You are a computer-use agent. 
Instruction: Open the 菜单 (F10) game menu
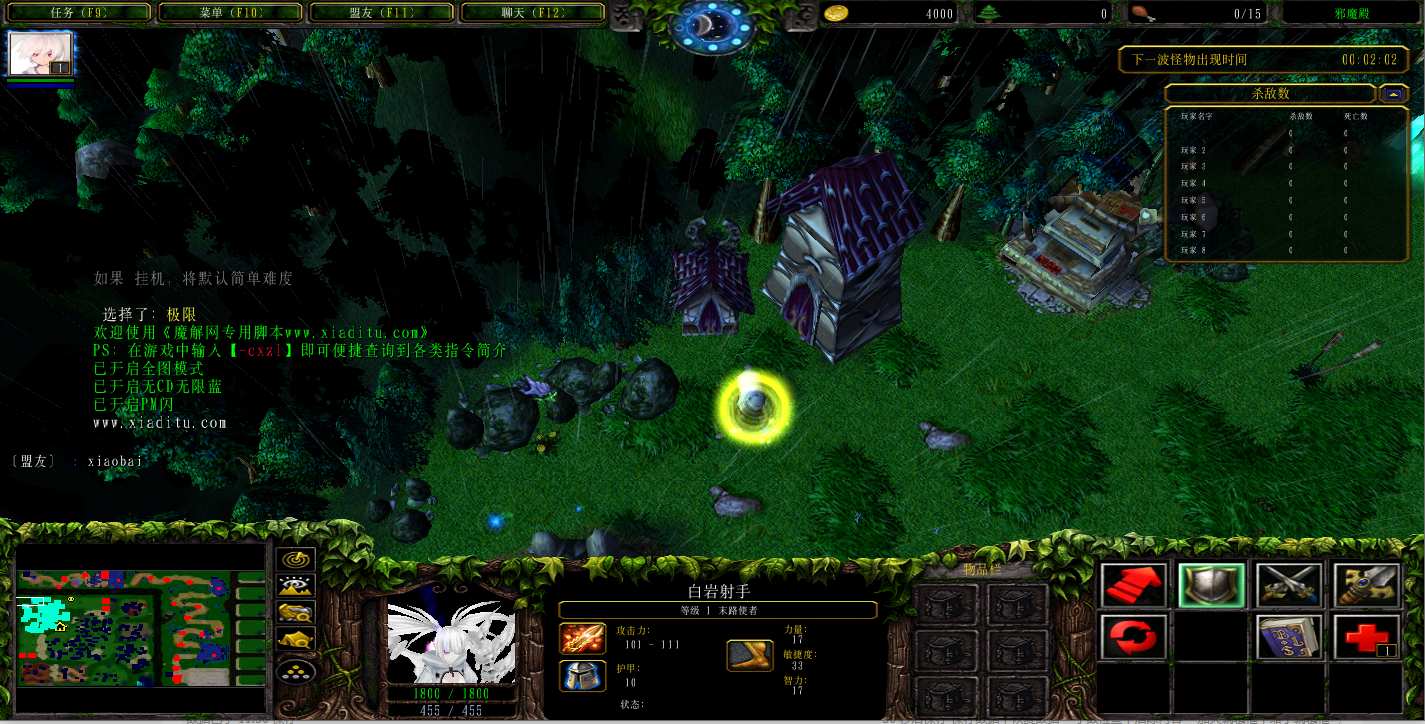tap(232, 13)
